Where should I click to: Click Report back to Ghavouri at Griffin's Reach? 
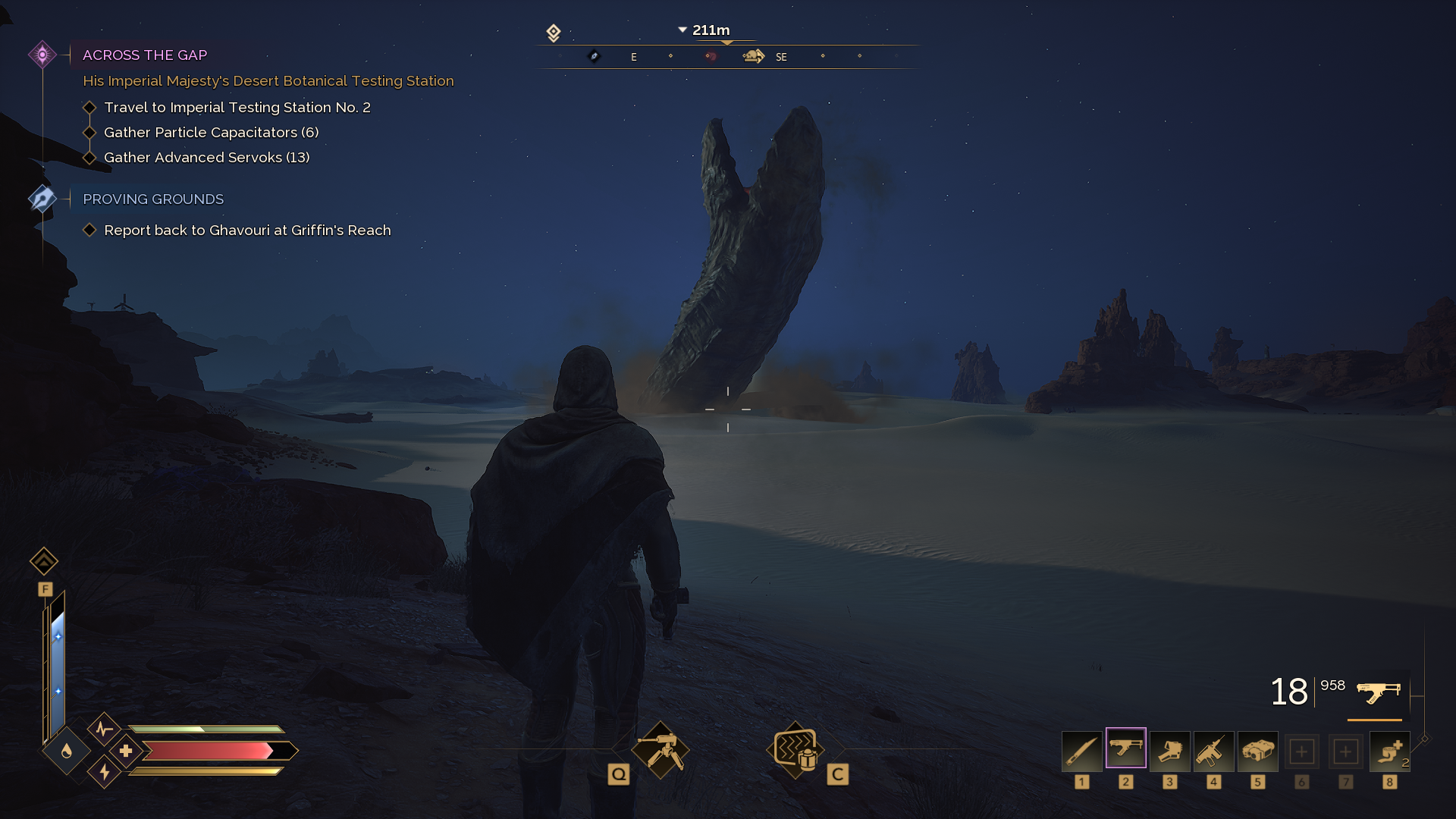247,230
